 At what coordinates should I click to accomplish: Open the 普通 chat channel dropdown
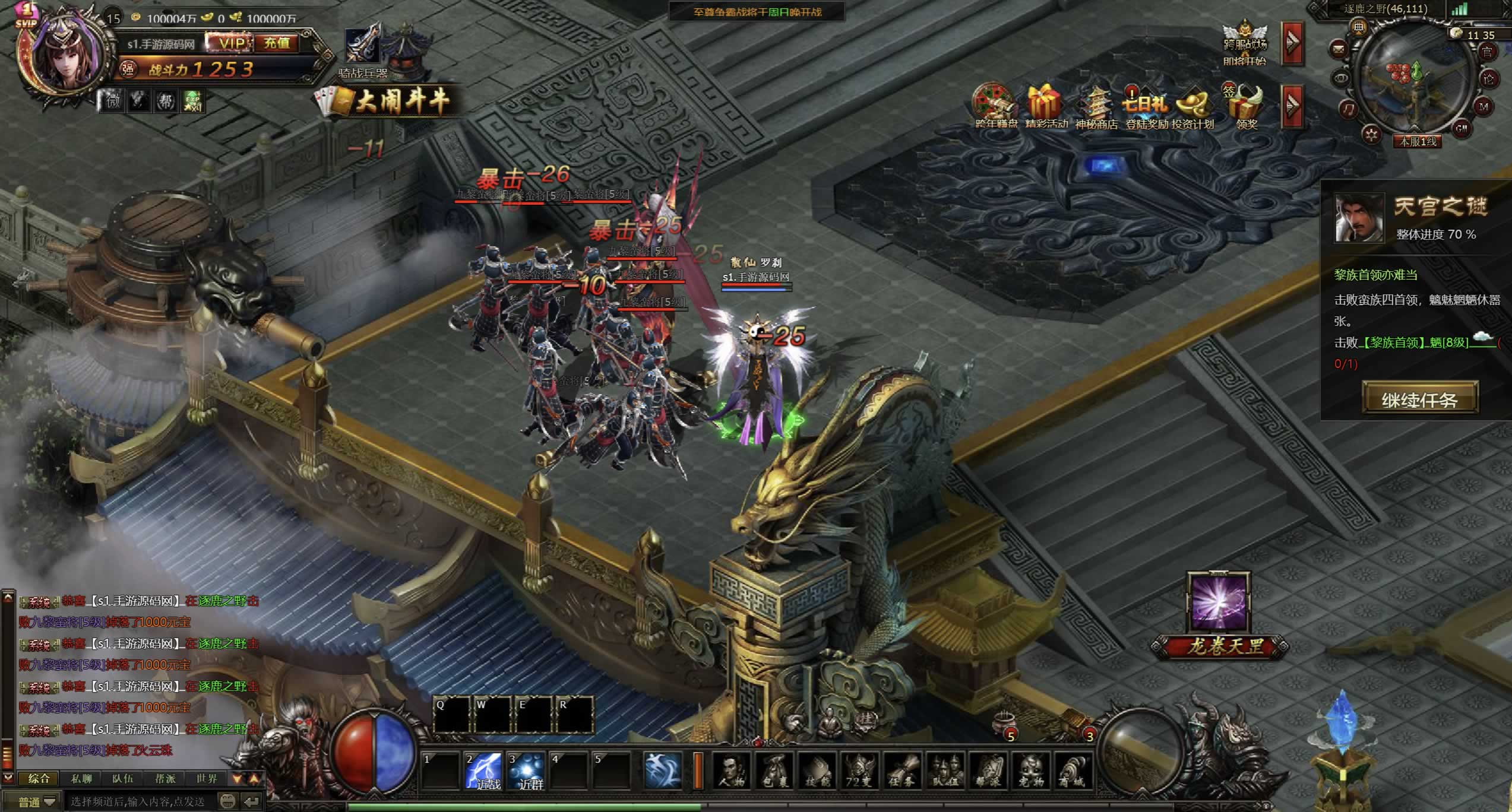pos(37,802)
